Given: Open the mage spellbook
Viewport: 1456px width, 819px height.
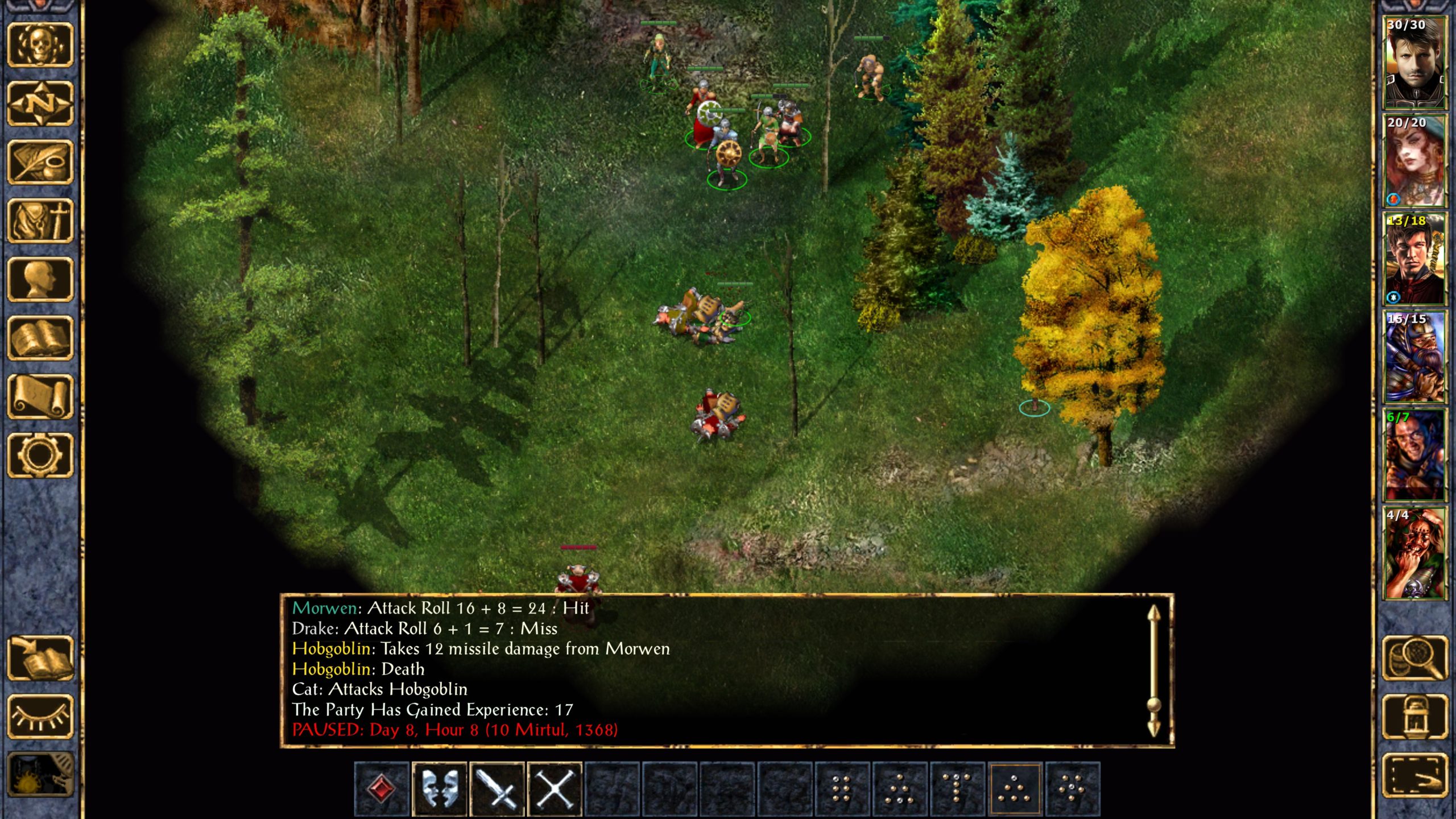Looking at the screenshot, I should (40, 338).
